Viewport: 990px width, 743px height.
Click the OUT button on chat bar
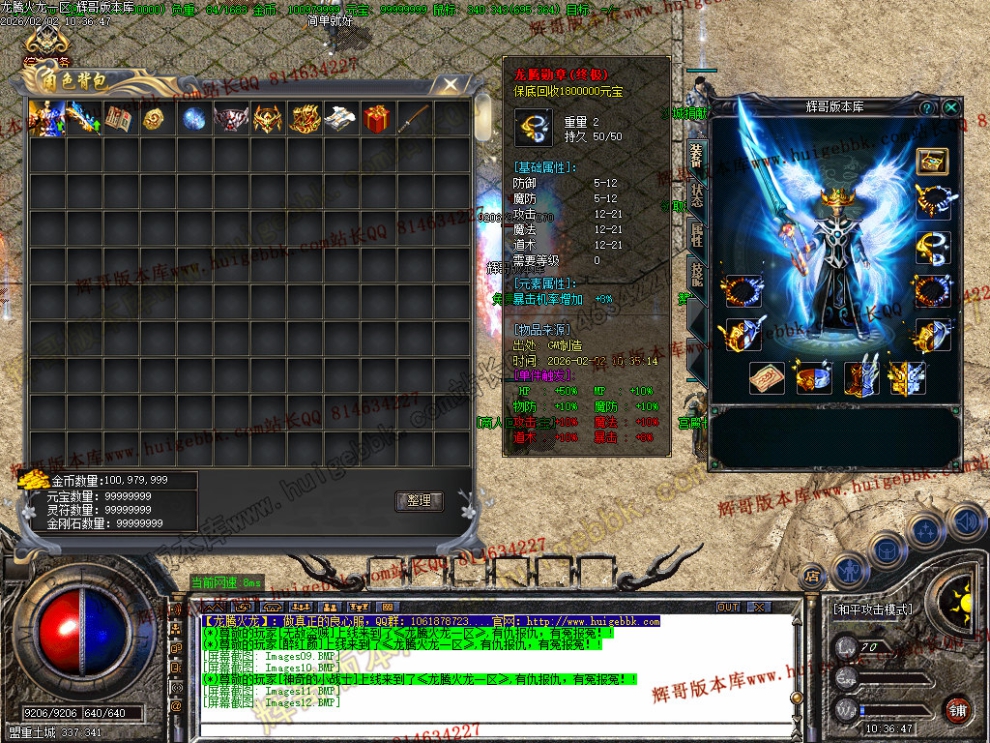pos(728,607)
